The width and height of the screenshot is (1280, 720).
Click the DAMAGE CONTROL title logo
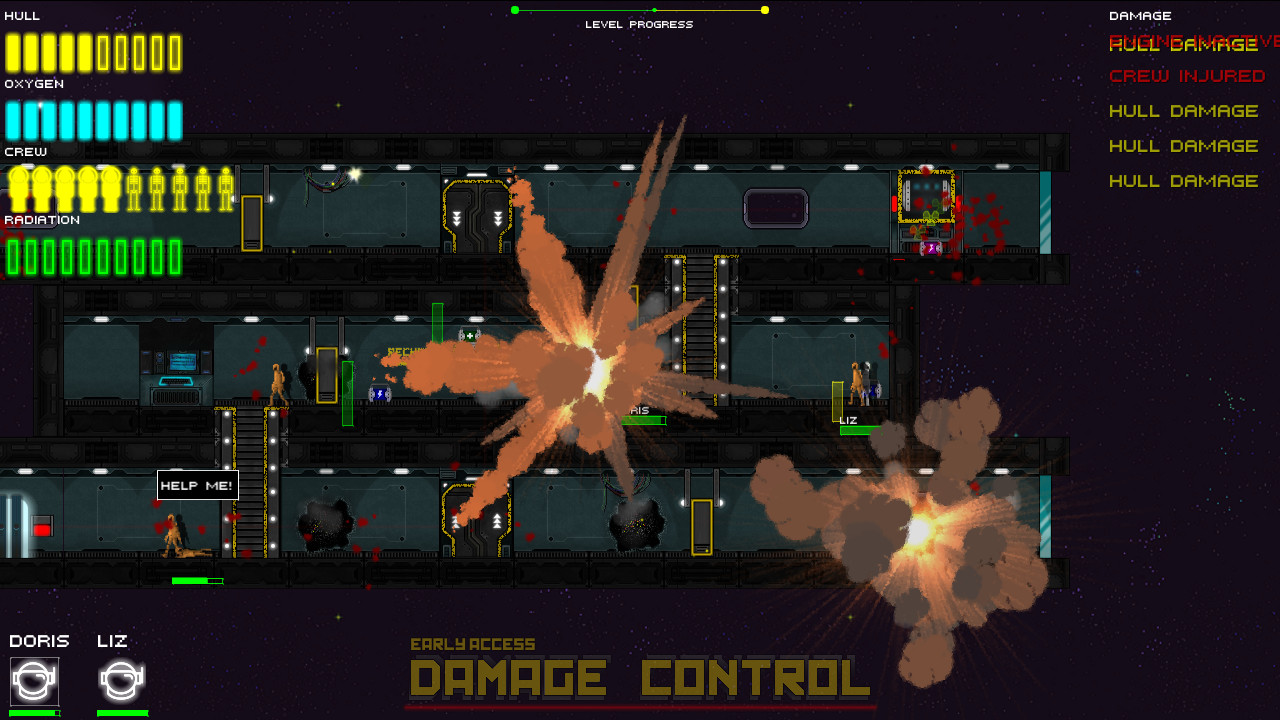click(640, 678)
